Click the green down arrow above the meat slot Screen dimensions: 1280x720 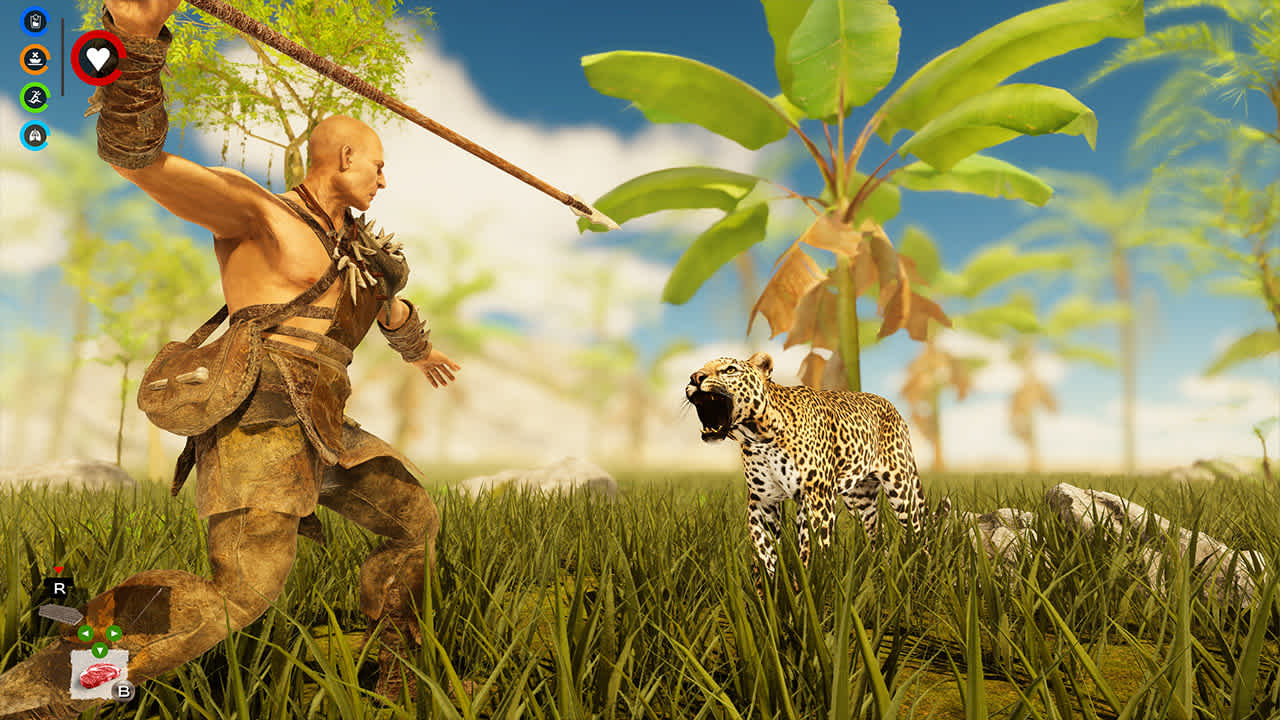tap(99, 650)
